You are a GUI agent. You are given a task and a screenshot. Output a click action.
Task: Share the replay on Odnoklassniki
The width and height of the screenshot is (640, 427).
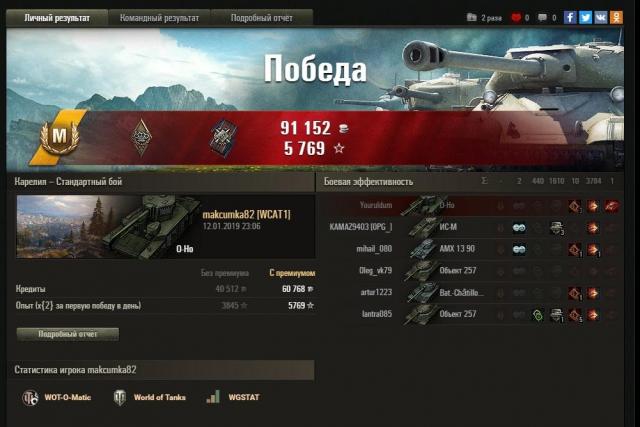[615, 17]
